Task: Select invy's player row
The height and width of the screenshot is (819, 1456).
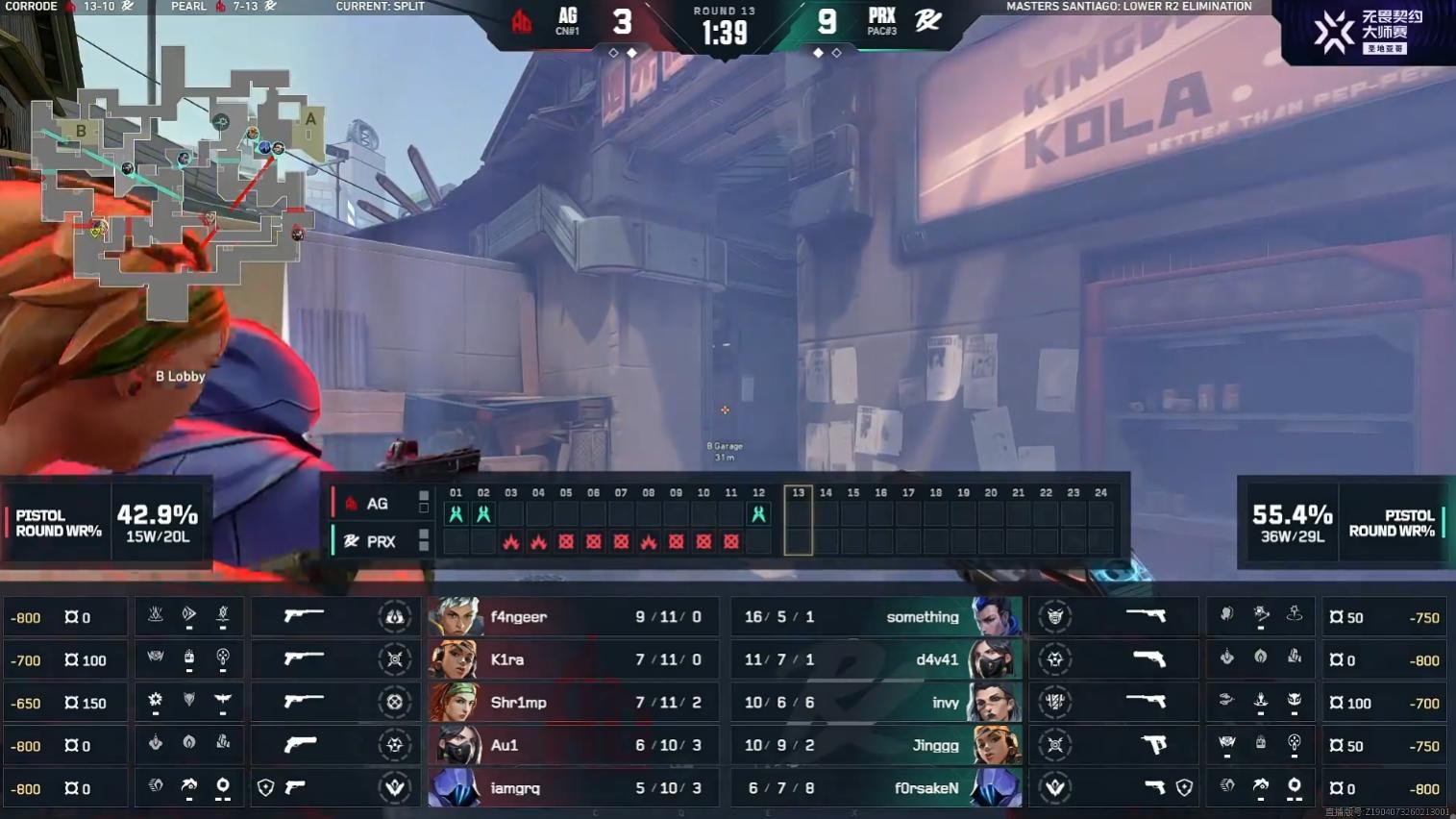Action: (x=876, y=703)
